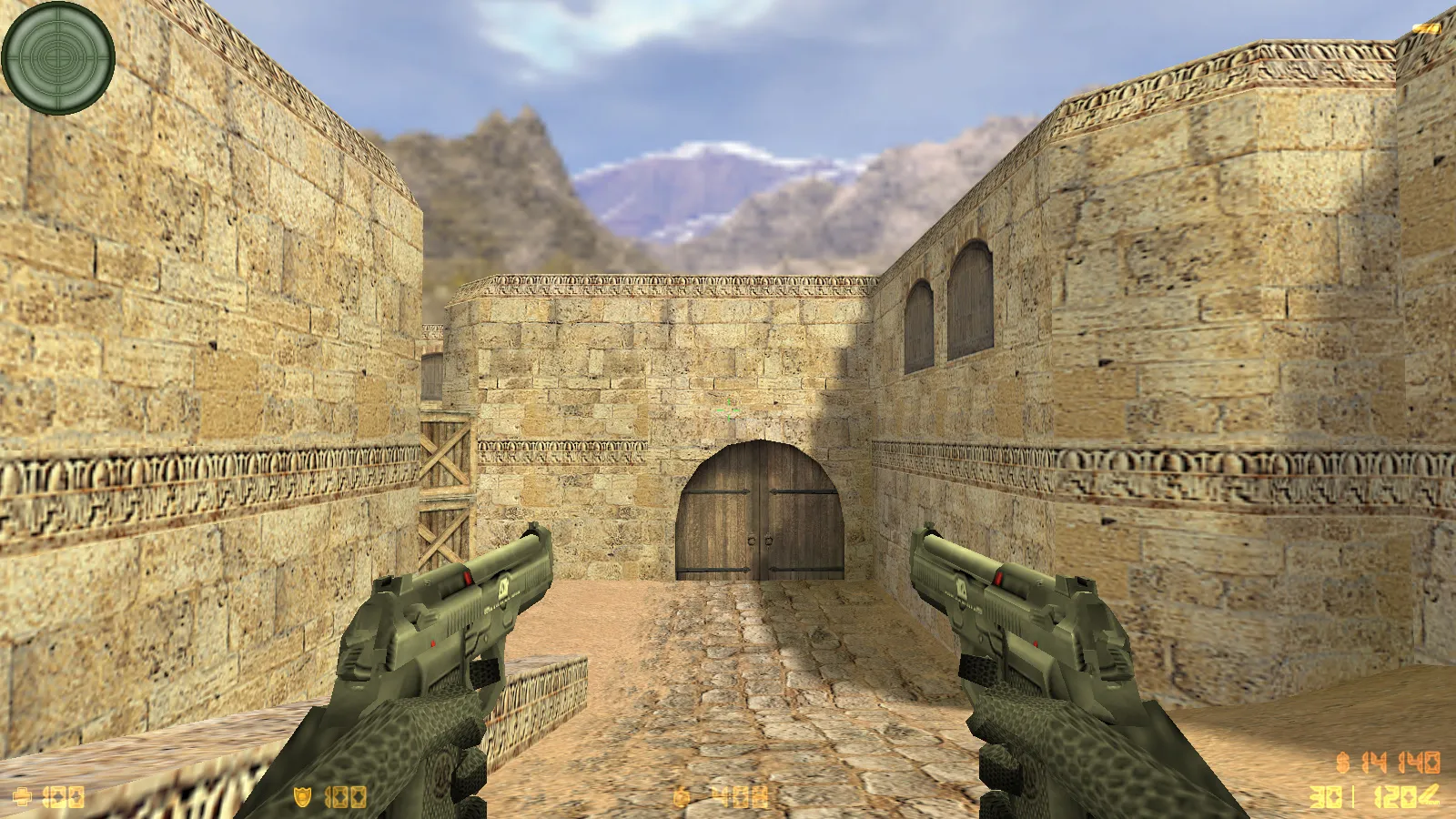Select the round timer showing 4:08
This screenshot has height=819, width=1456.
742,797
